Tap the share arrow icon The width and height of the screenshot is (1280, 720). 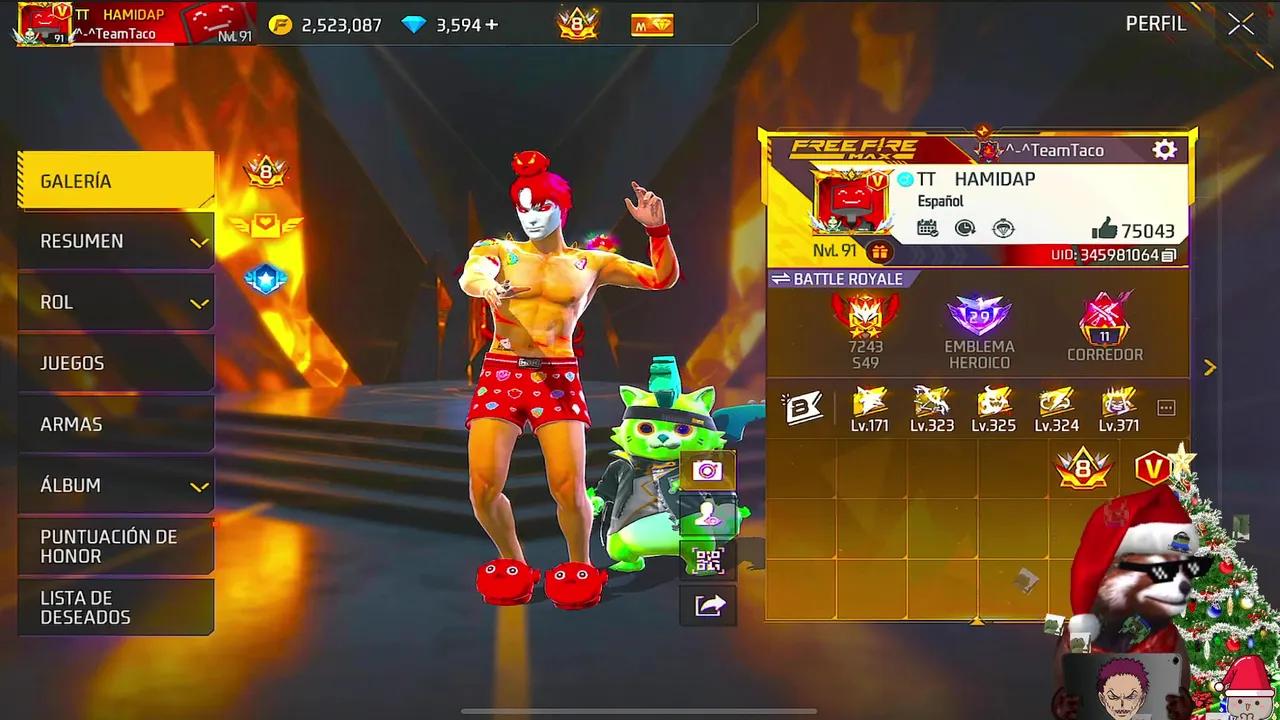[708, 606]
